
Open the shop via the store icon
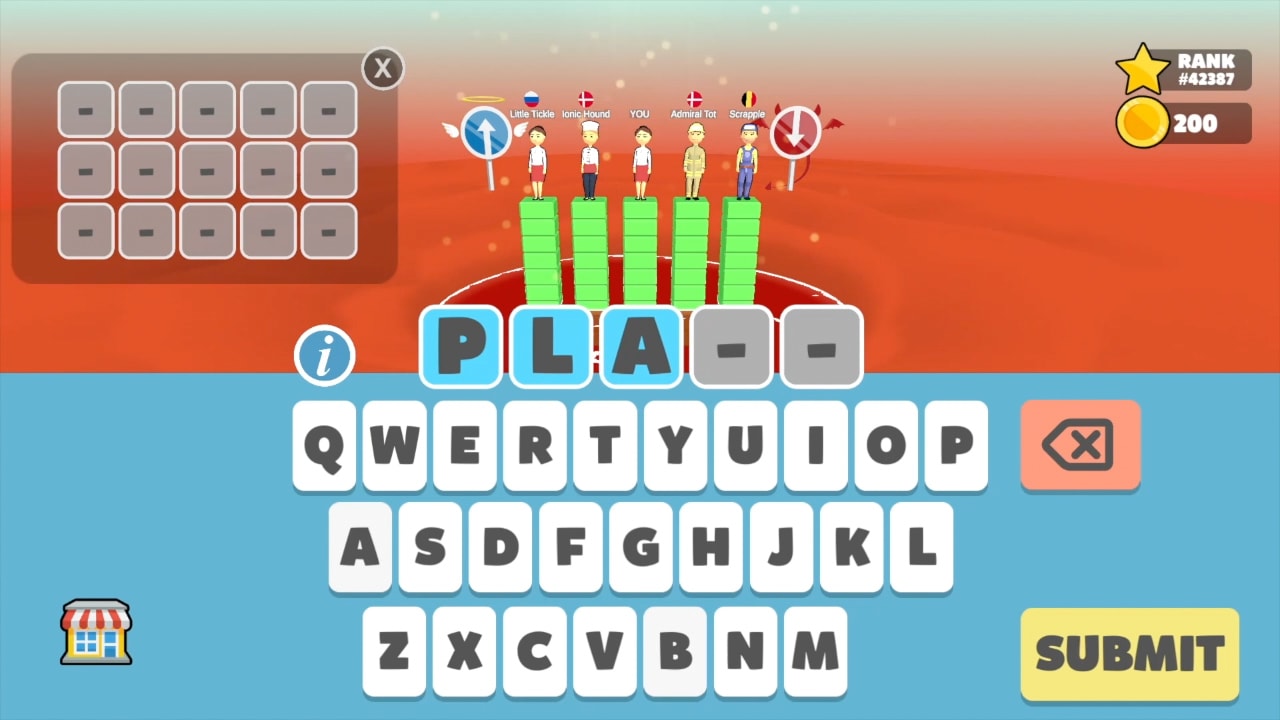(x=95, y=632)
